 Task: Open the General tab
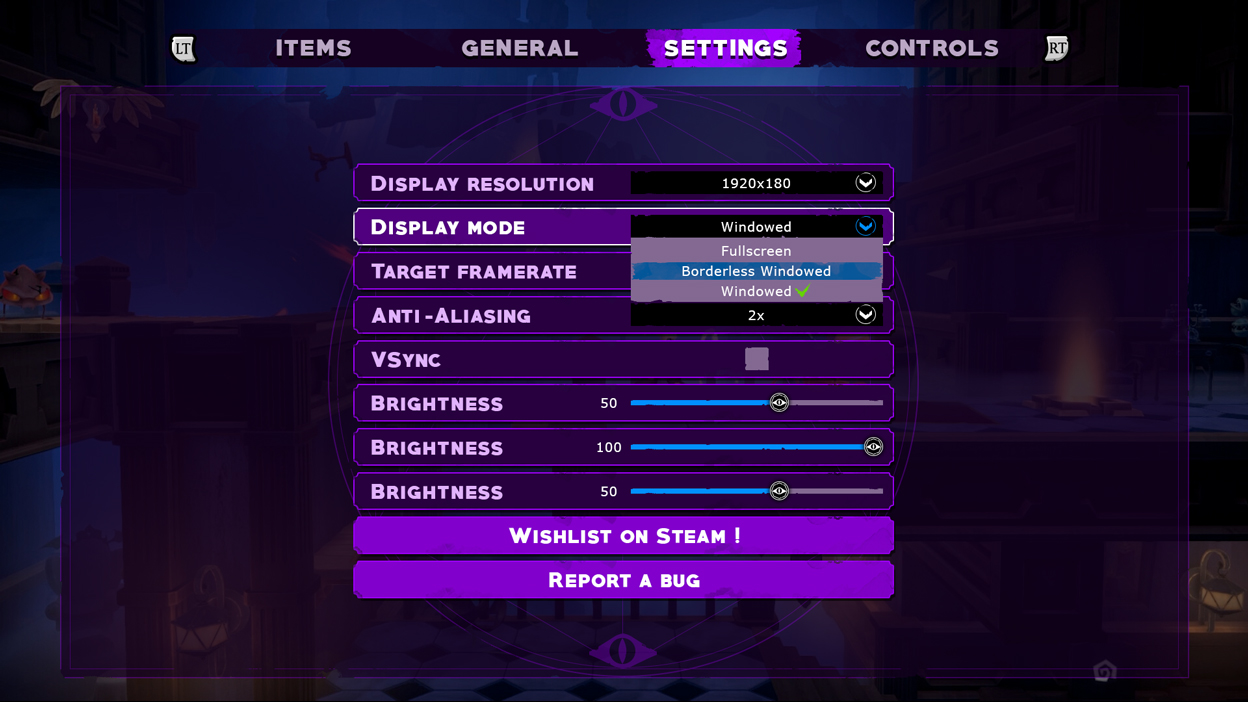pyautogui.click(x=519, y=48)
